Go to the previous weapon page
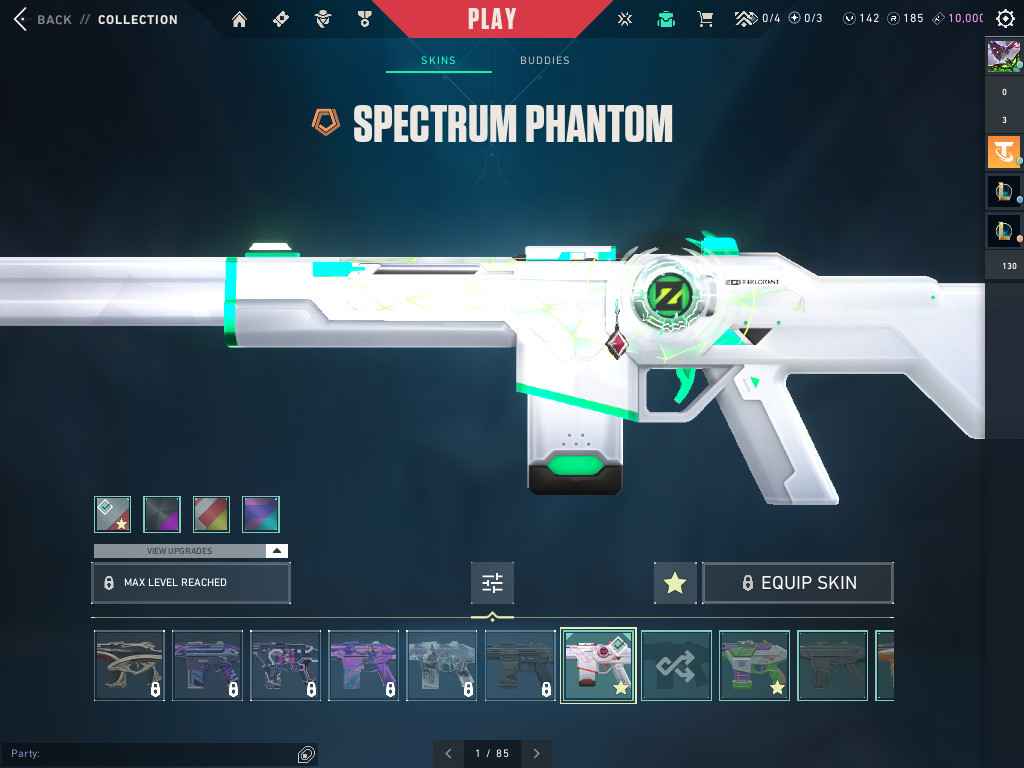This screenshot has height=768, width=1024. coord(448,753)
